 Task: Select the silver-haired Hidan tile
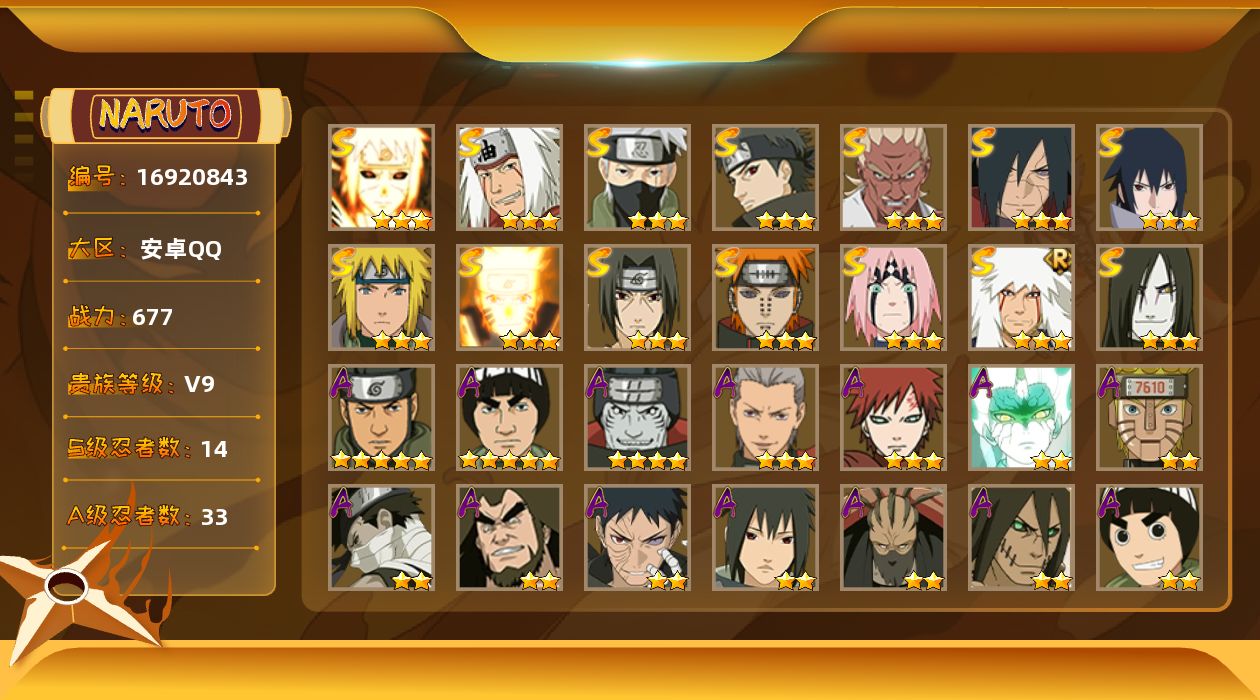[x=766, y=418]
